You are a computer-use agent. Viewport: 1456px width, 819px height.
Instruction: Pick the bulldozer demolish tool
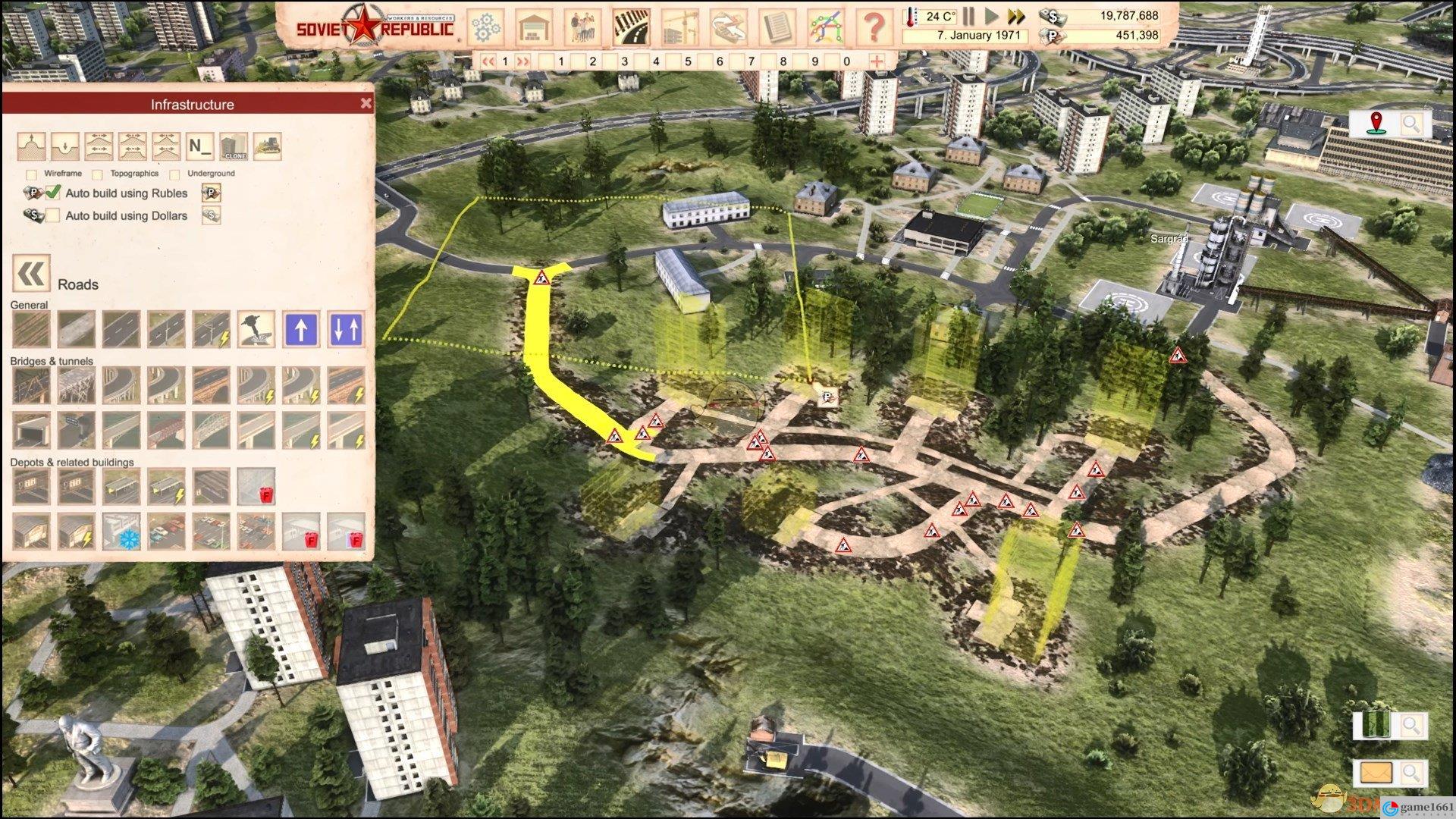[268, 146]
